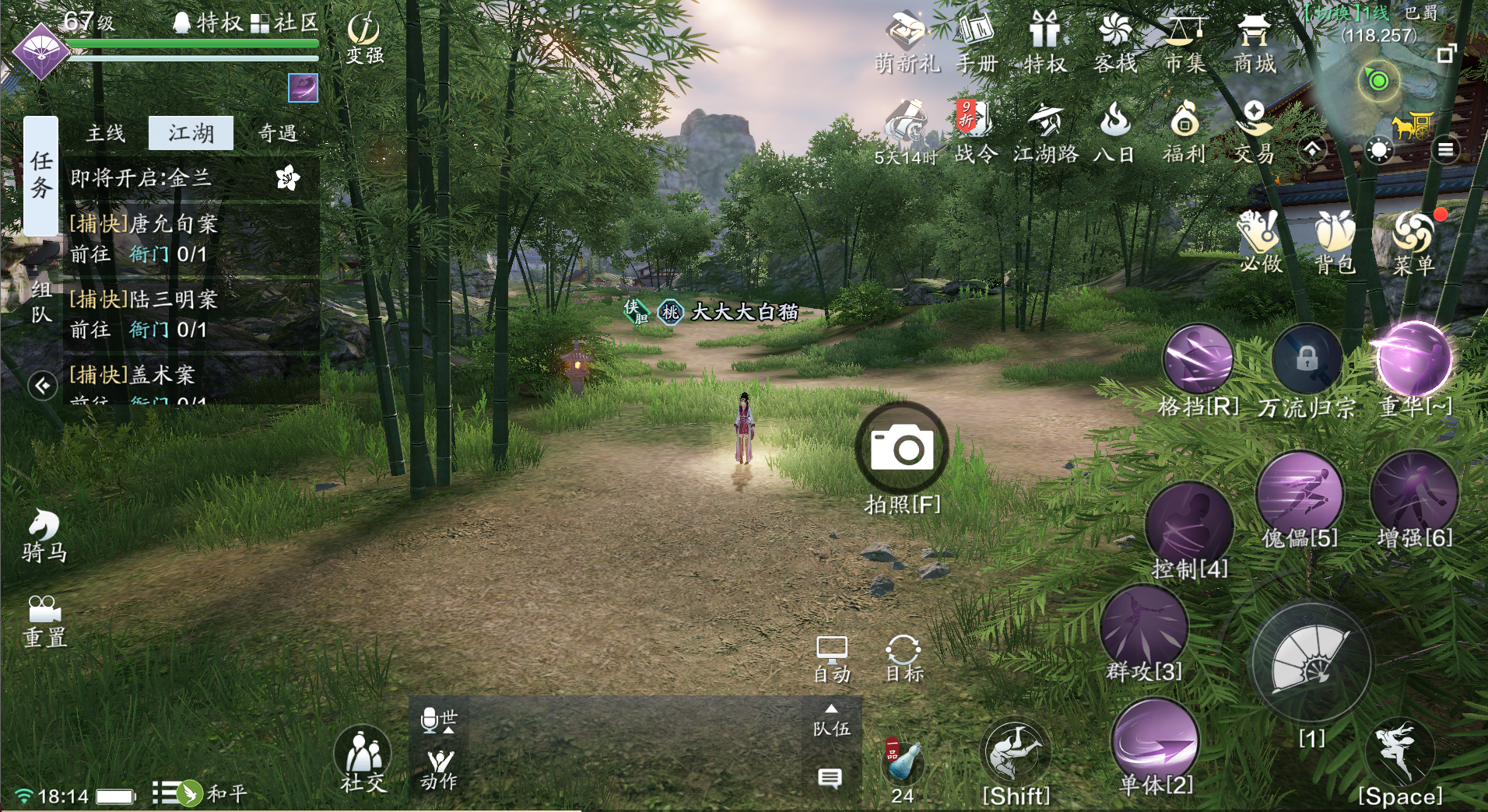Screen dimensions: 1488x812
Task: Open the 变强 power-up menu
Action: (x=363, y=39)
